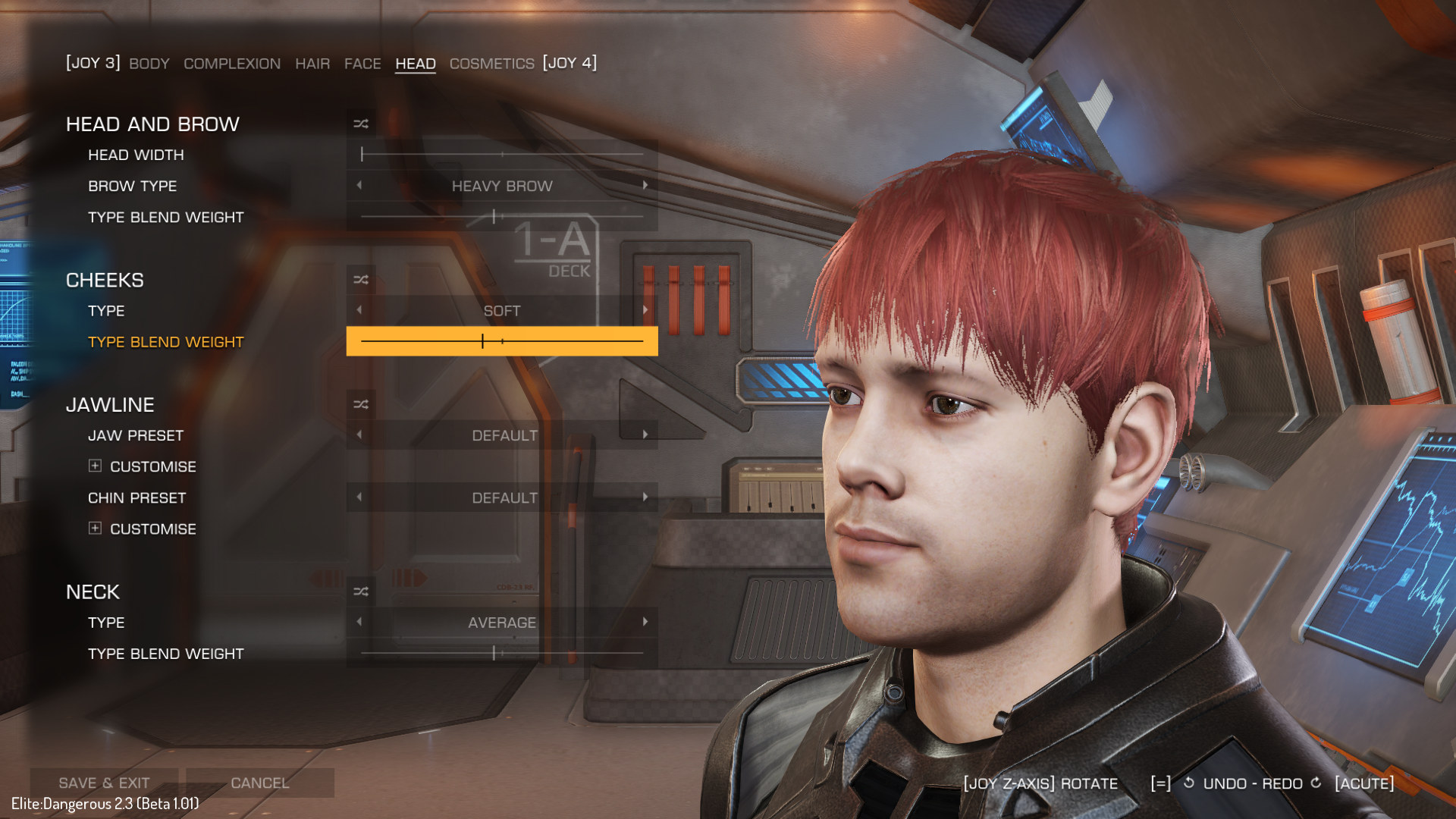Screen dimensions: 1456x819
Task: Choose the next Brow Type option
Action: click(x=645, y=185)
